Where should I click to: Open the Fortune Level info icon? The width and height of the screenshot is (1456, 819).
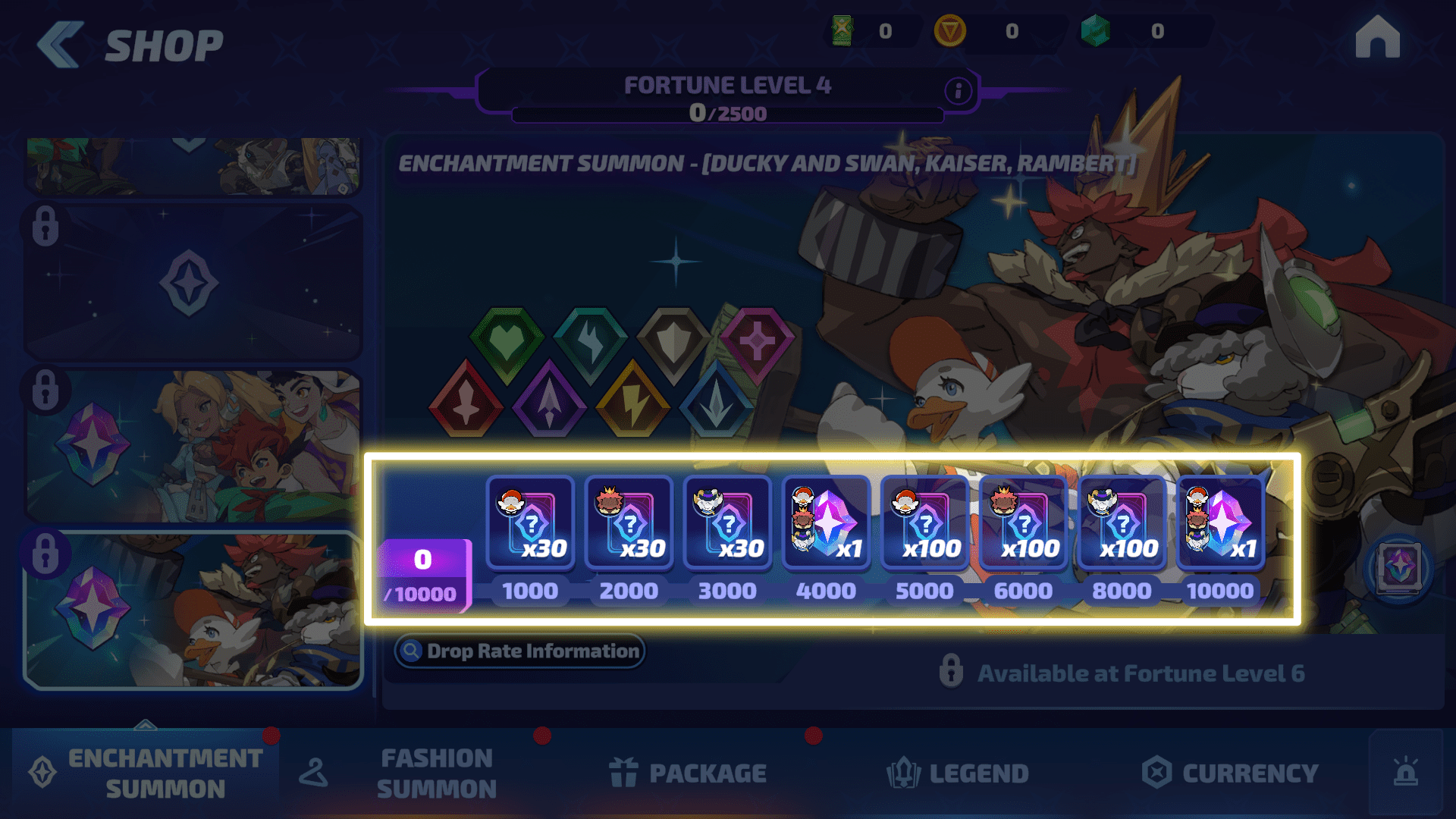click(x=958, y=91)
